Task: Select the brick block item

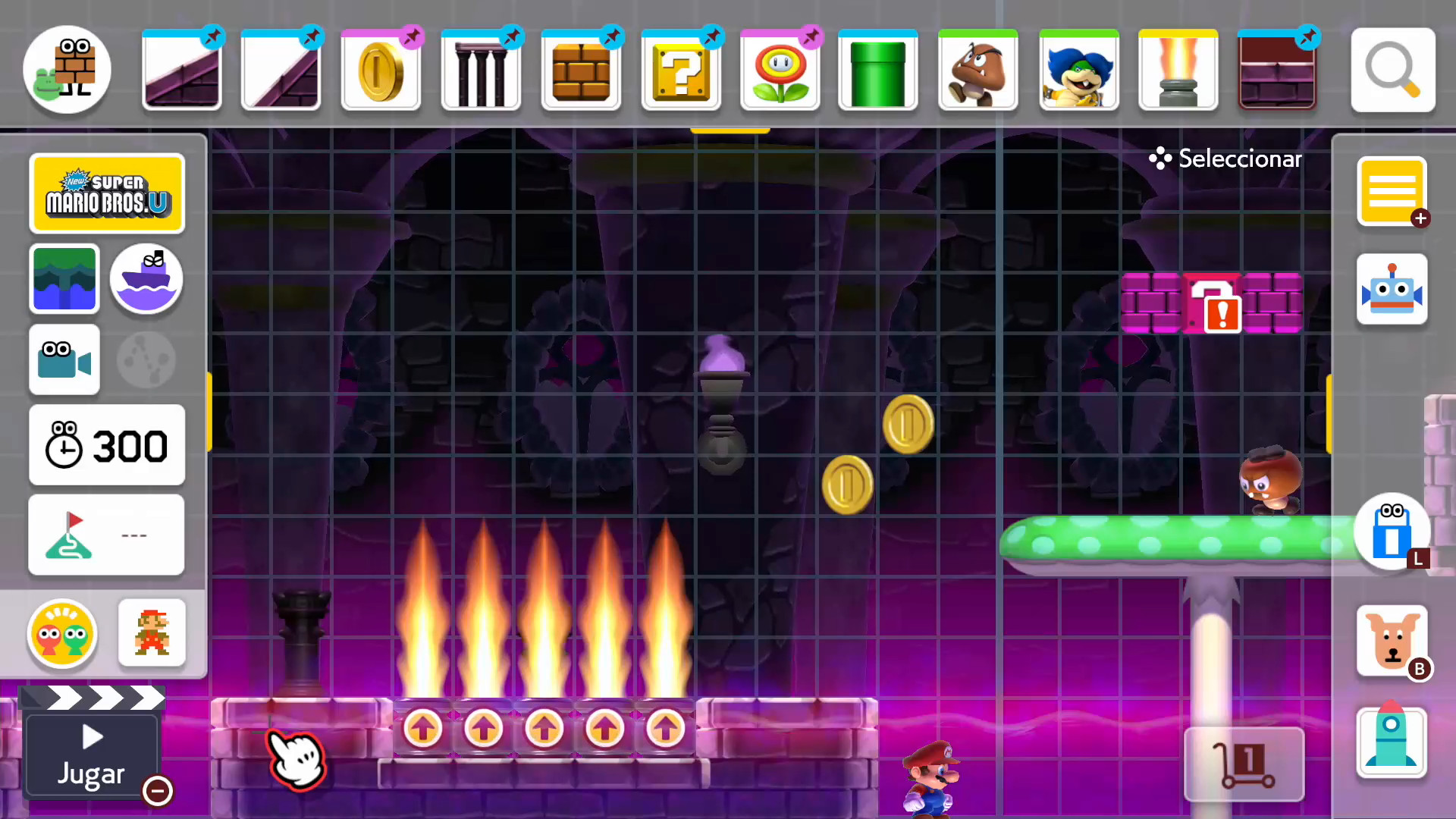Action: click(x=581, y=69)
